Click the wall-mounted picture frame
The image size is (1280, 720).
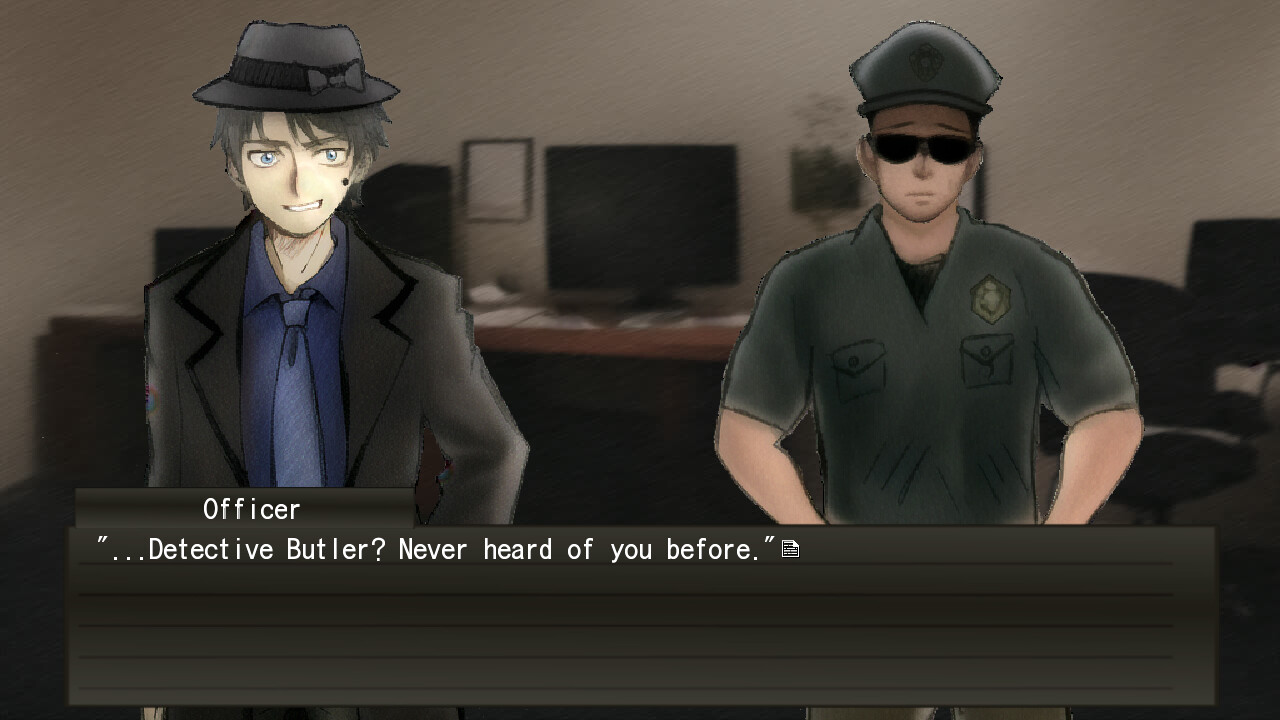(497, 180)
